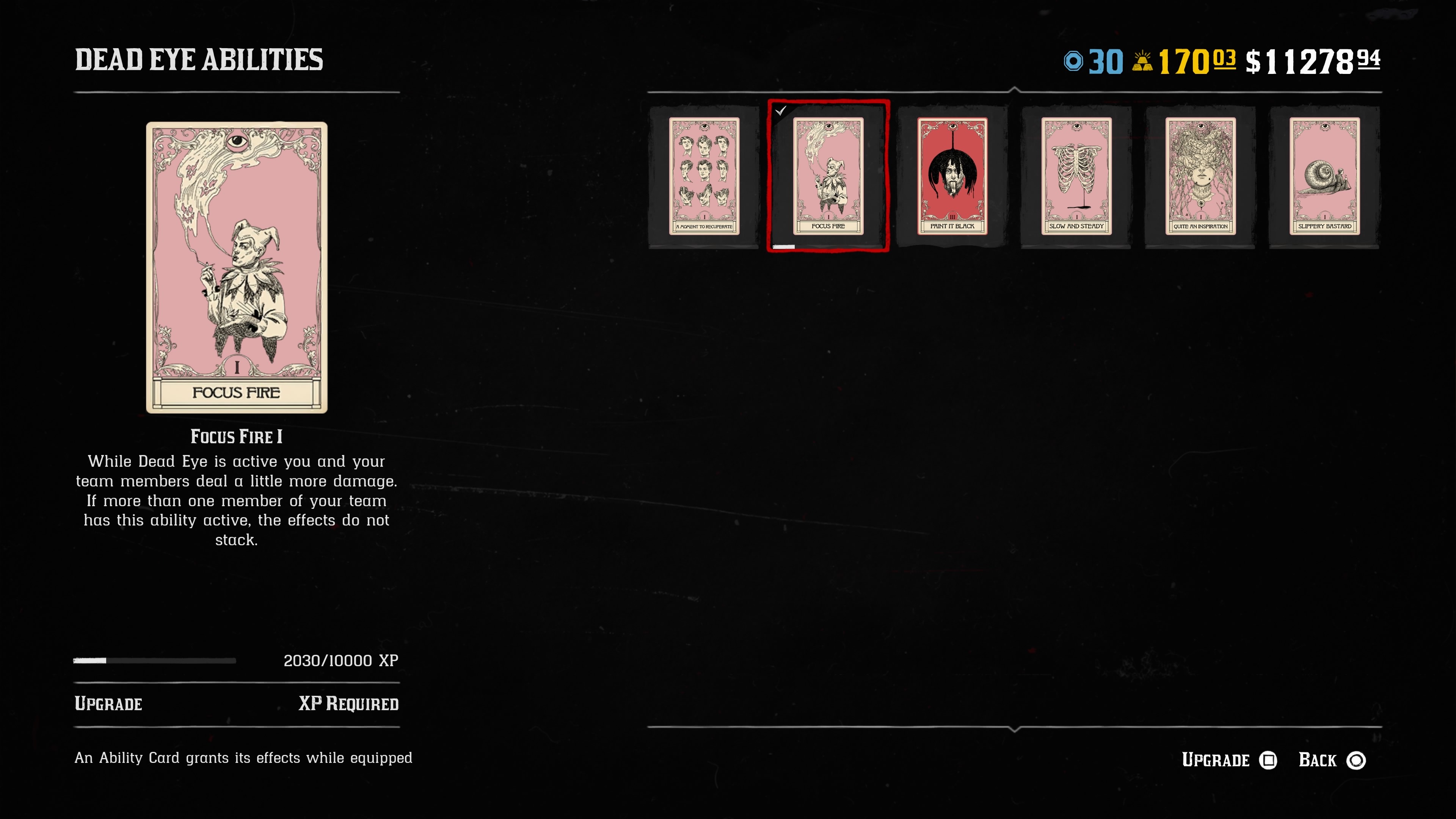1456x819 pixels.
Task: Upgrade the Focus Fire ability card
Action: (1229, 760)
